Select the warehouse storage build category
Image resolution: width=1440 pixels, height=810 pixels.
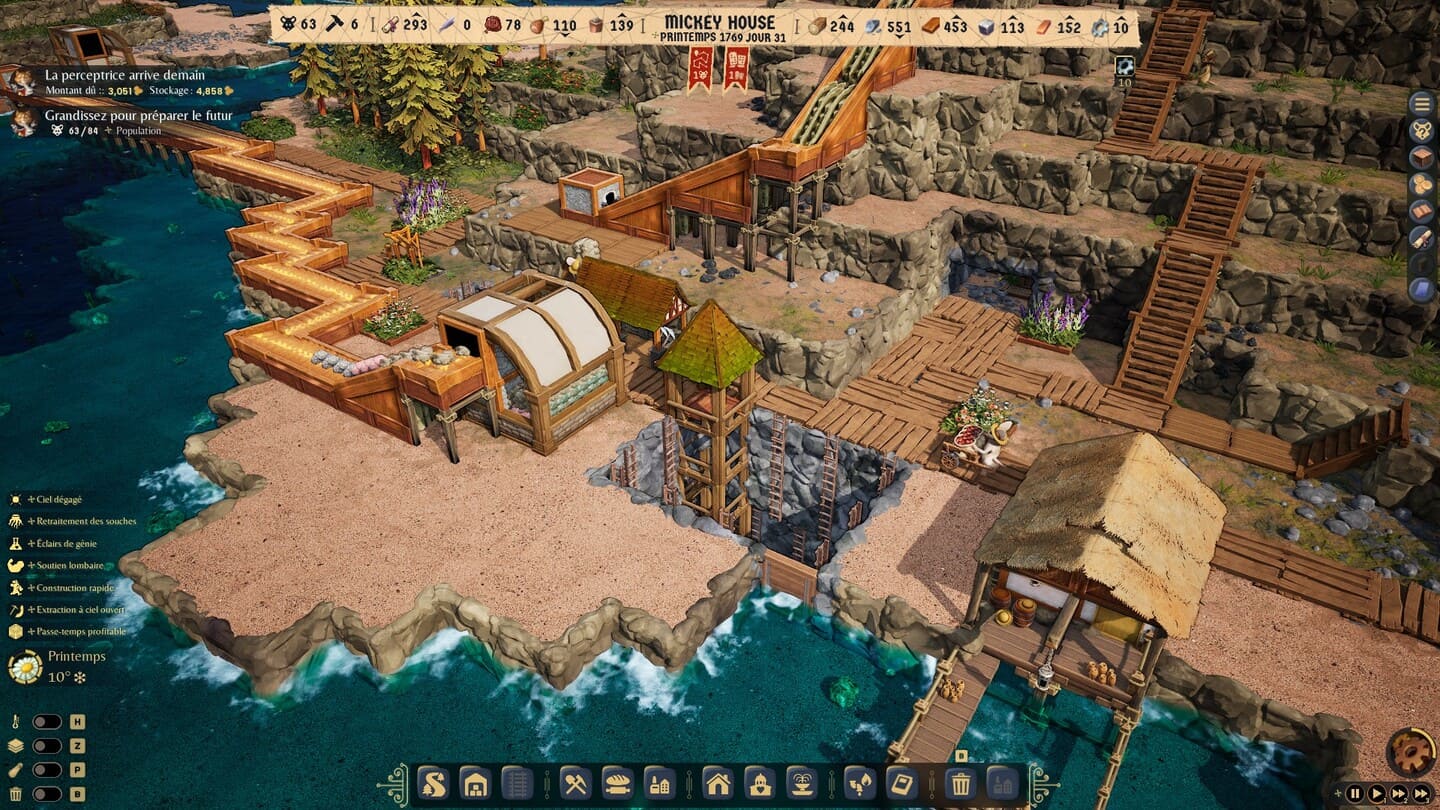point(475,782)
